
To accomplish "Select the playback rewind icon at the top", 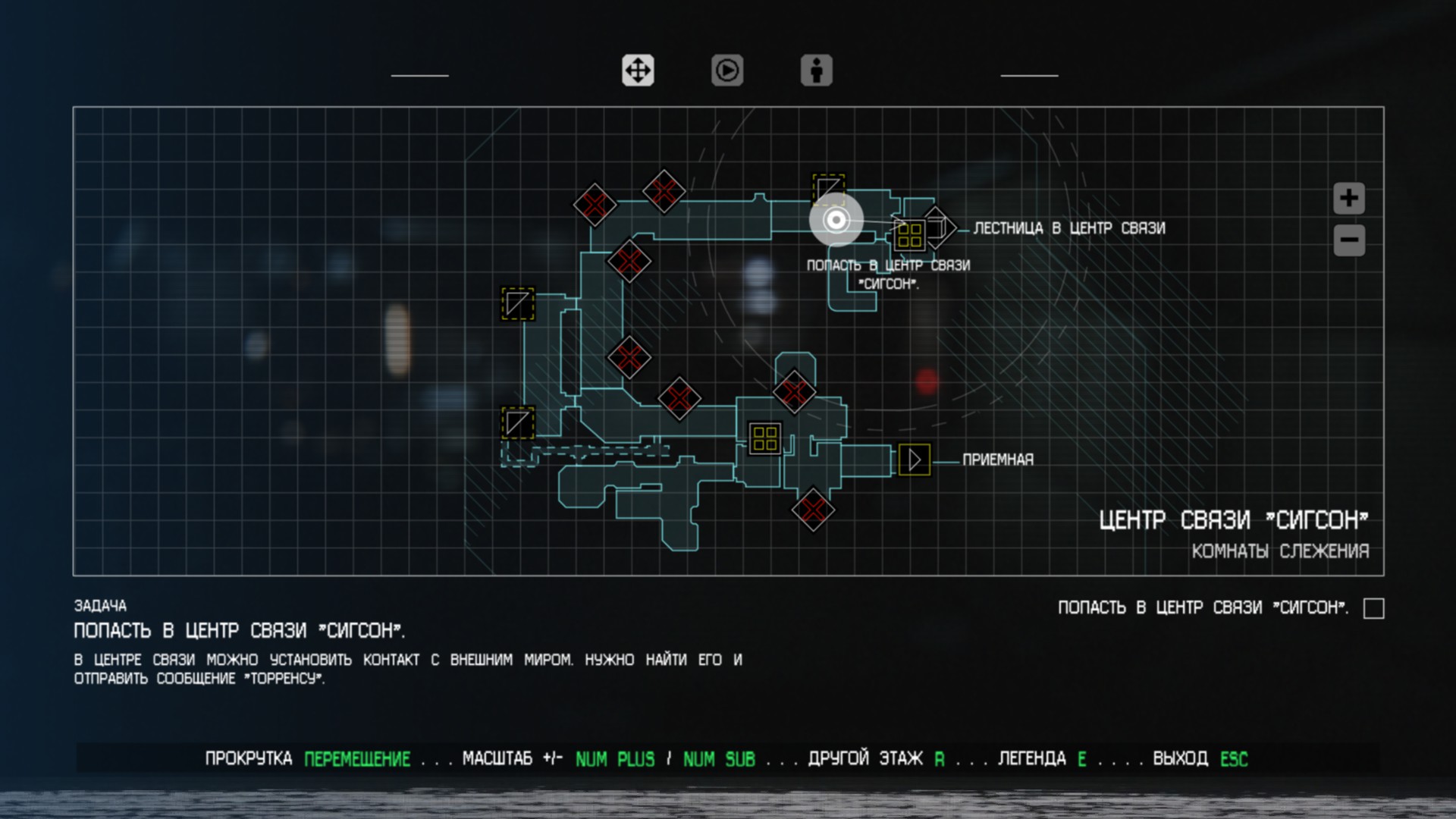I will pyautogui.click(x=727, y=71).
